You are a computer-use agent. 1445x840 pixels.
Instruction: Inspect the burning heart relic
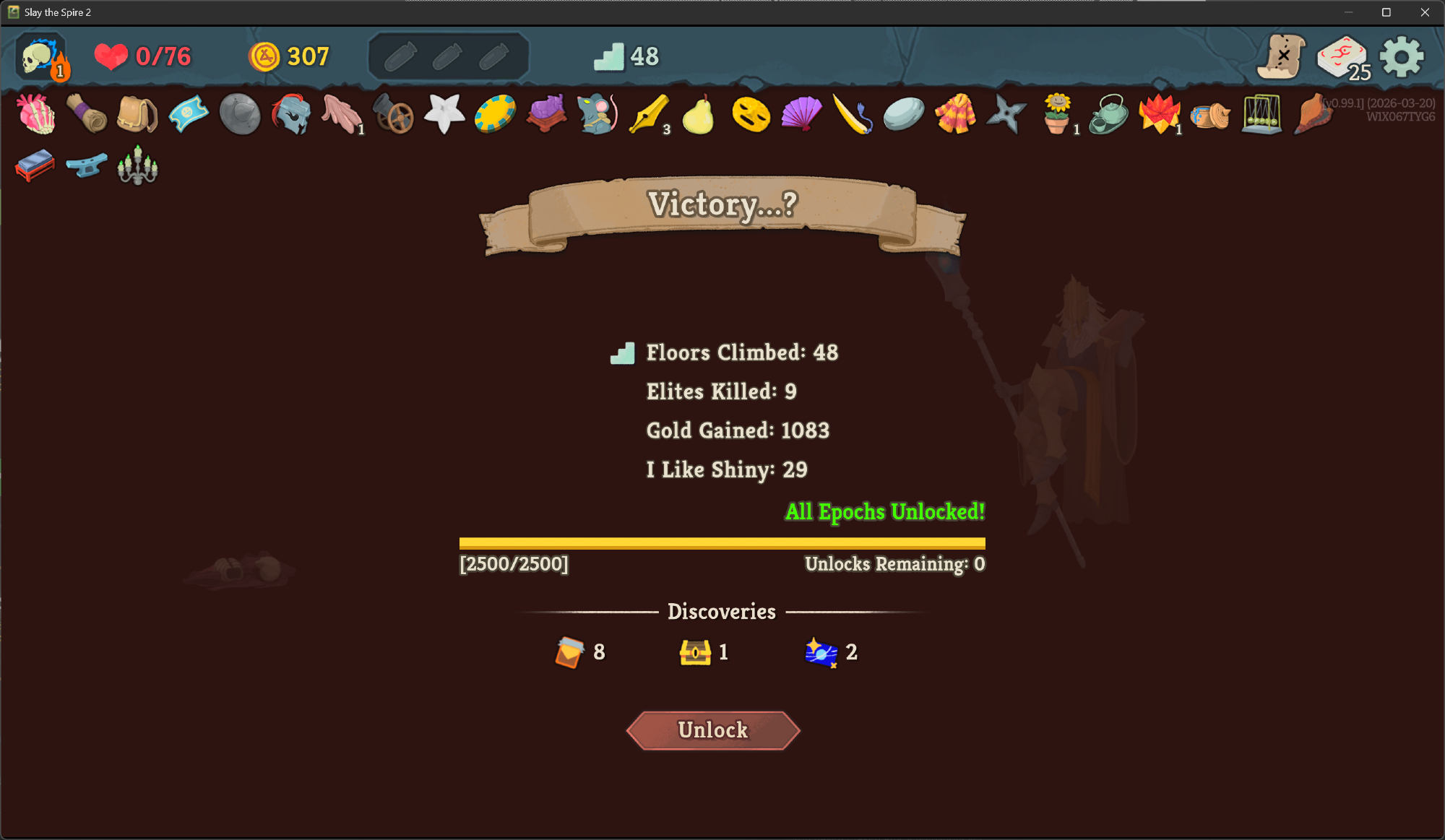point(36,114)
